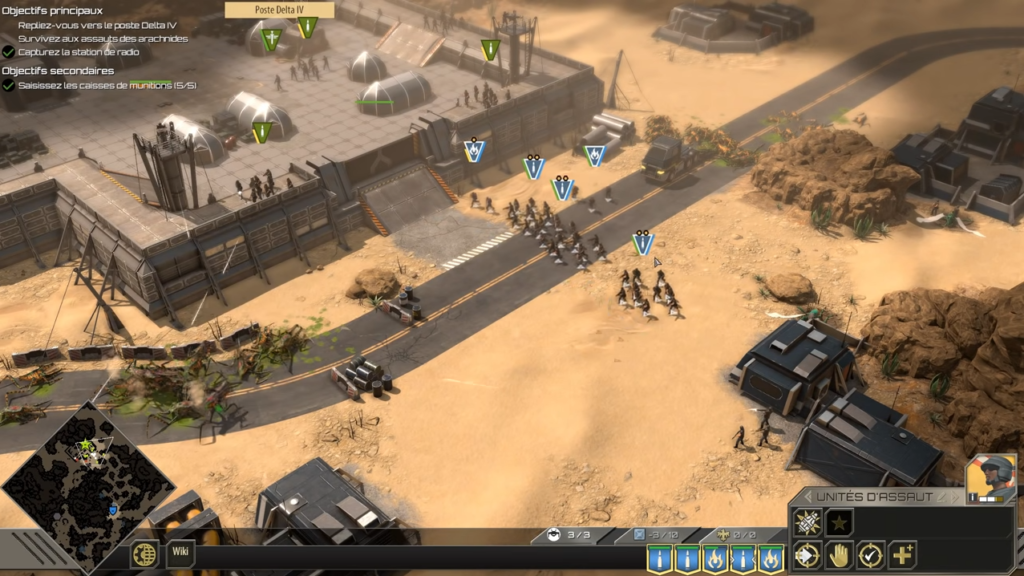
Task: Issue the open hand hold order
Action: click(x=839, y=555)
